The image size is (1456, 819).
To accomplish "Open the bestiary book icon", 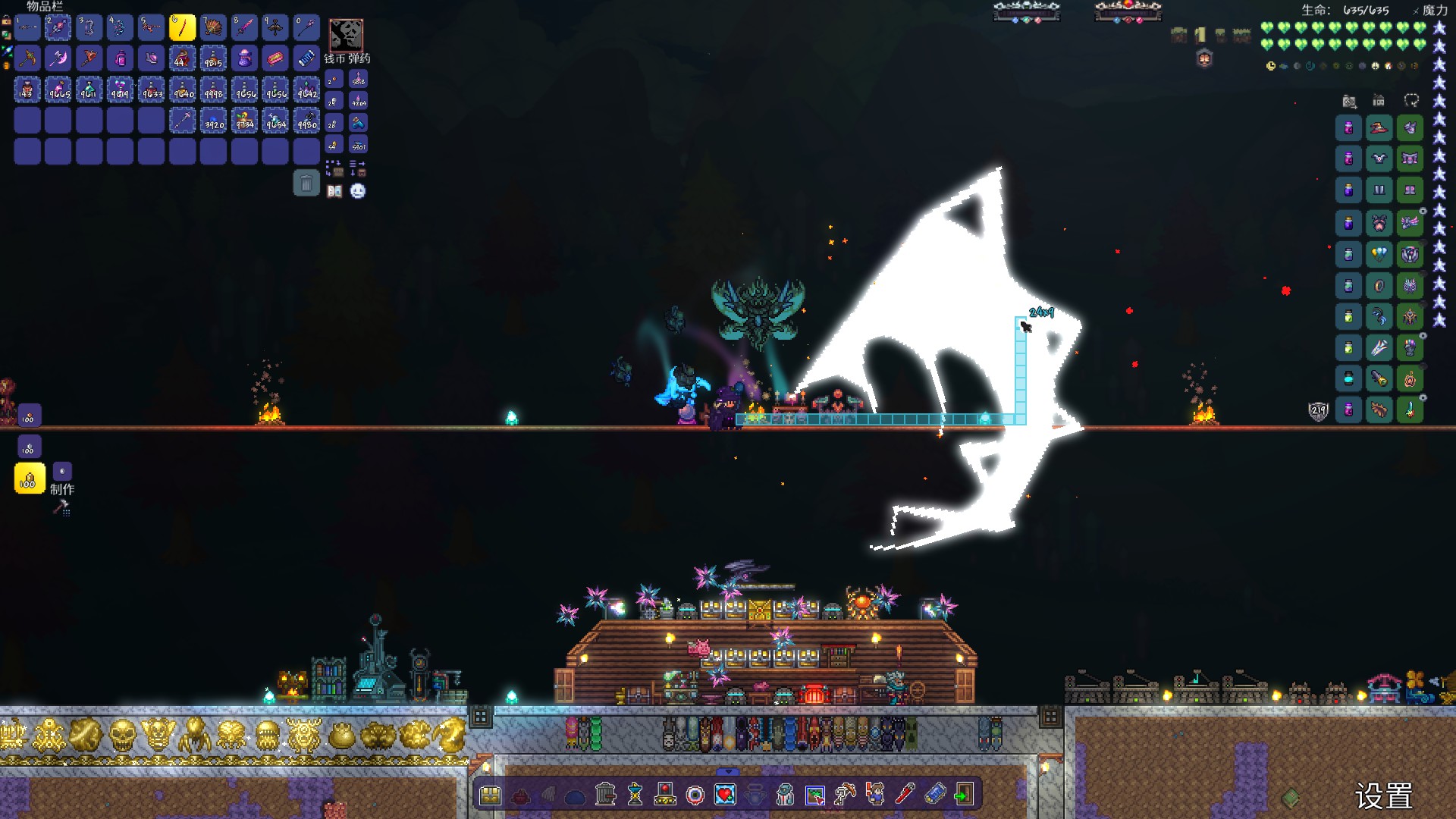I will click(334, 191).
